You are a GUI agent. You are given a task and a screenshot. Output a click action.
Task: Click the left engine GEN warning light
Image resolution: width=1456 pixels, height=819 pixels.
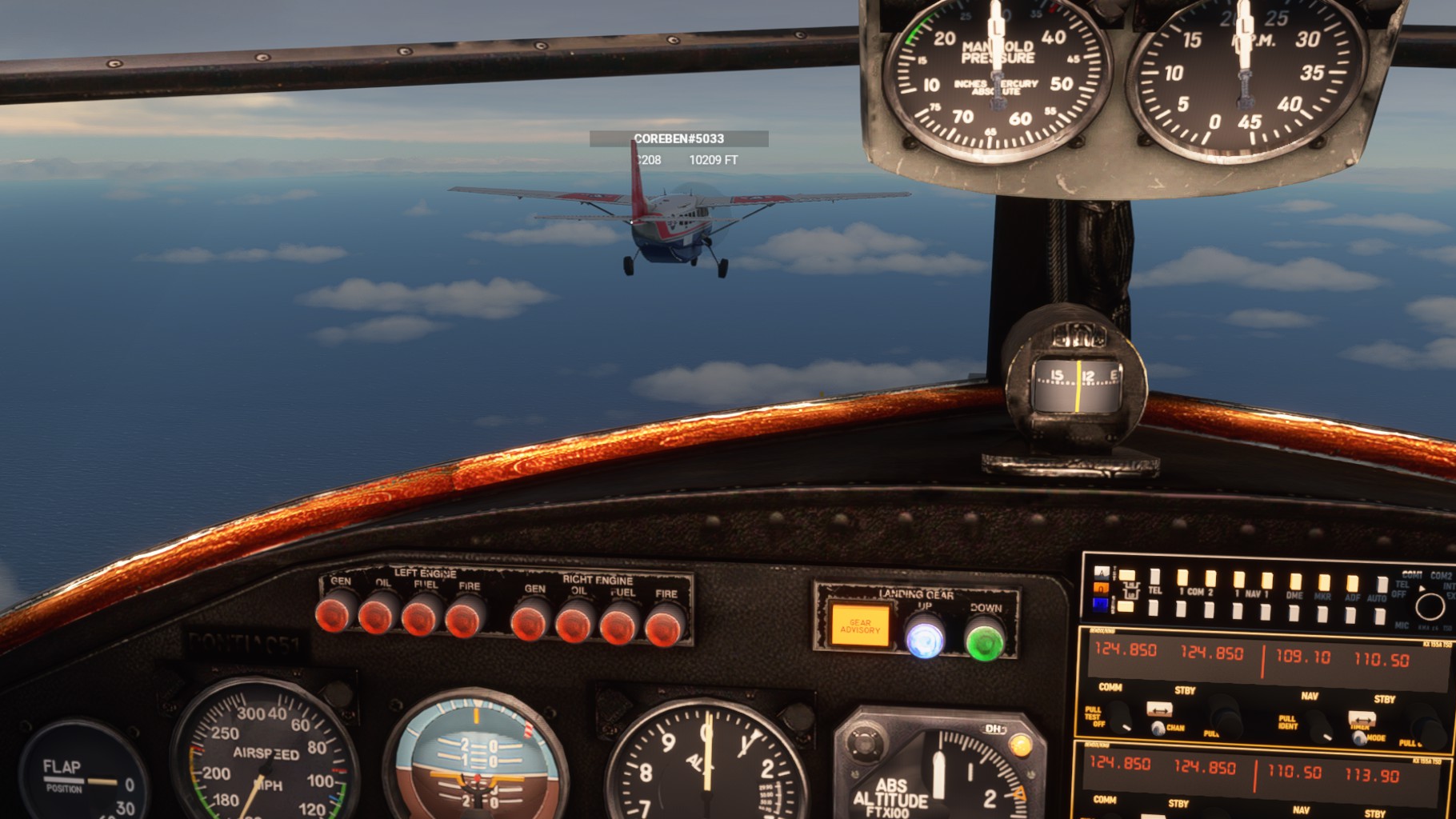[335, 614]
